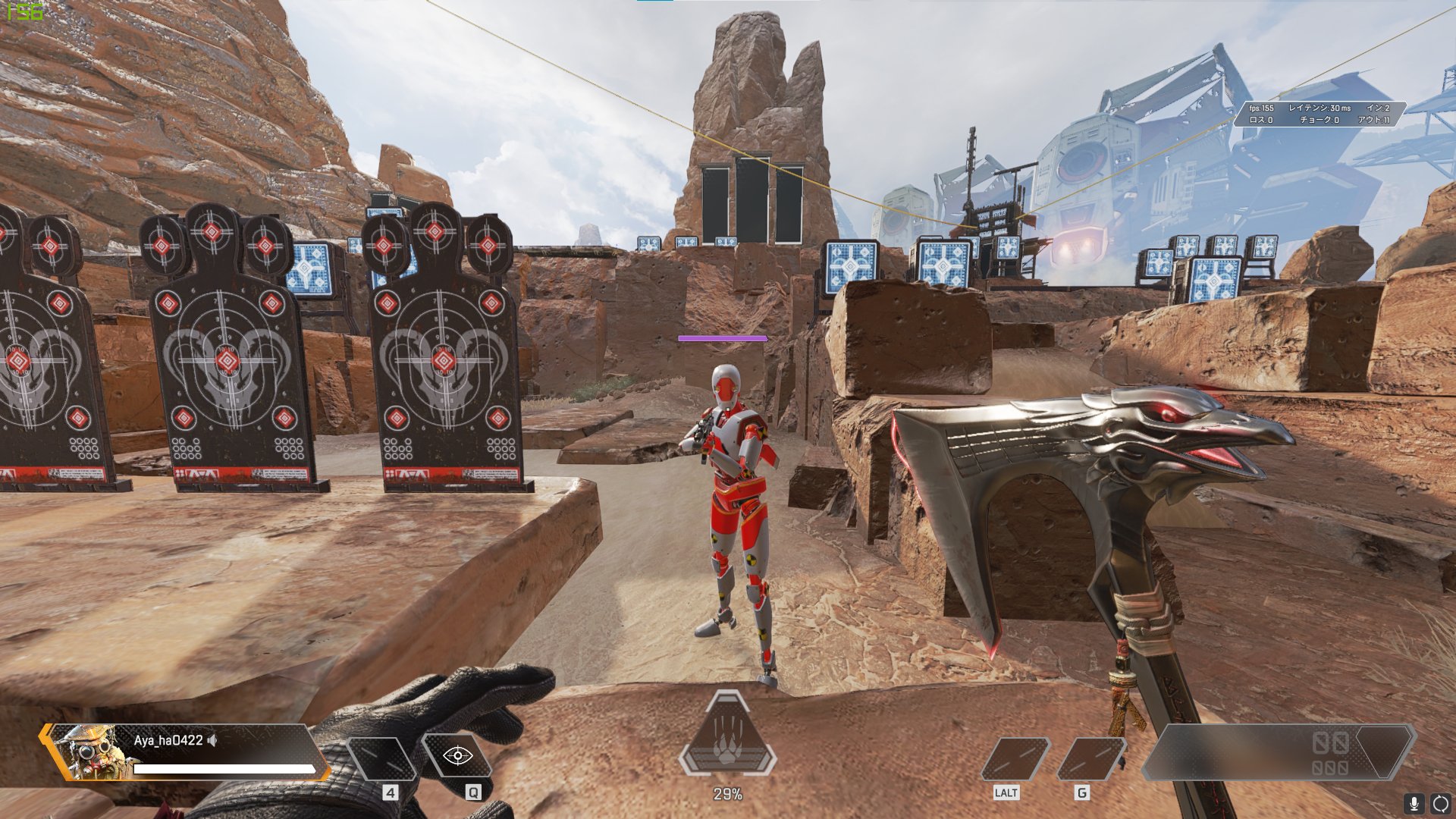1456x819 pixels.
Task: Toggle the microphone icon
Action: click(x=1413, y=803)
